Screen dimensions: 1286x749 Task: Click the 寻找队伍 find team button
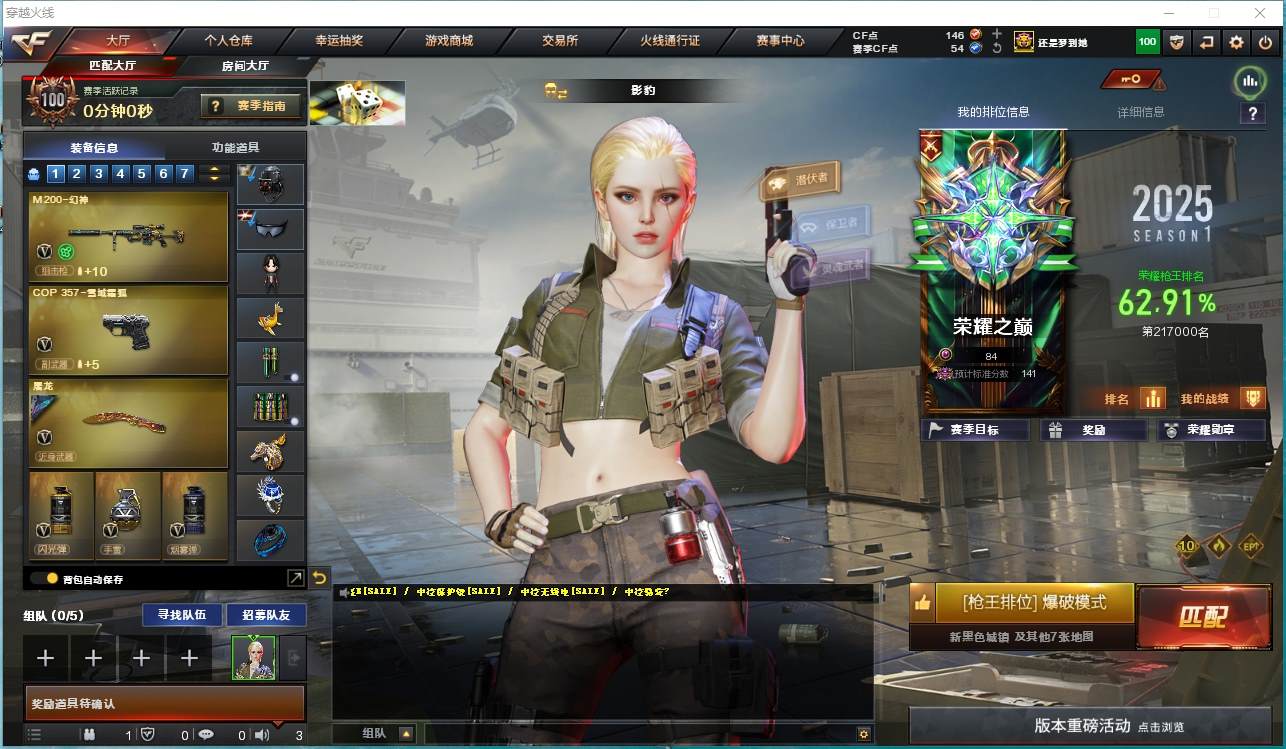pyautogui.click(x=175, y=614)
